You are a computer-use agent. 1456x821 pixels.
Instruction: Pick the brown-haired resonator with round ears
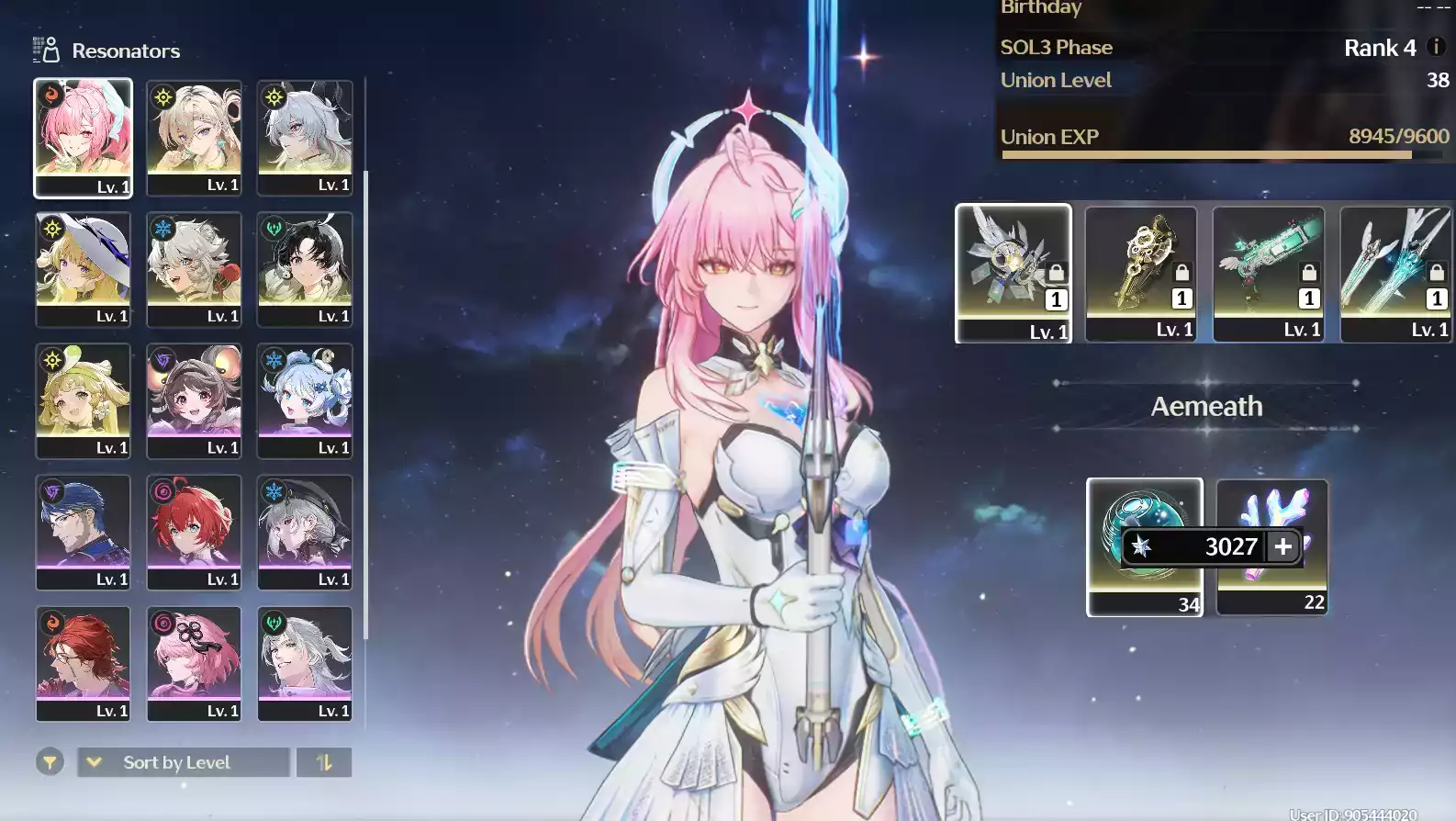194,400
